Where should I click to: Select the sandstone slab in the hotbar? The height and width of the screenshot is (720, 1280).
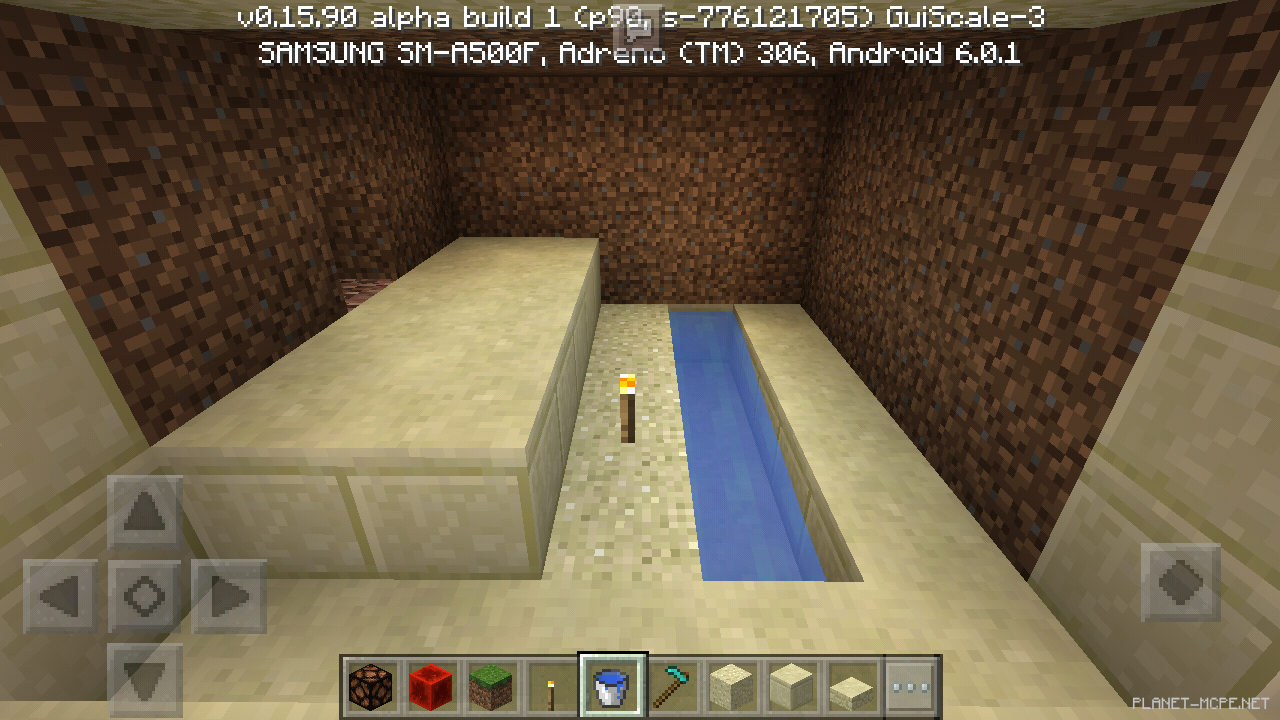tap(852, 686)
